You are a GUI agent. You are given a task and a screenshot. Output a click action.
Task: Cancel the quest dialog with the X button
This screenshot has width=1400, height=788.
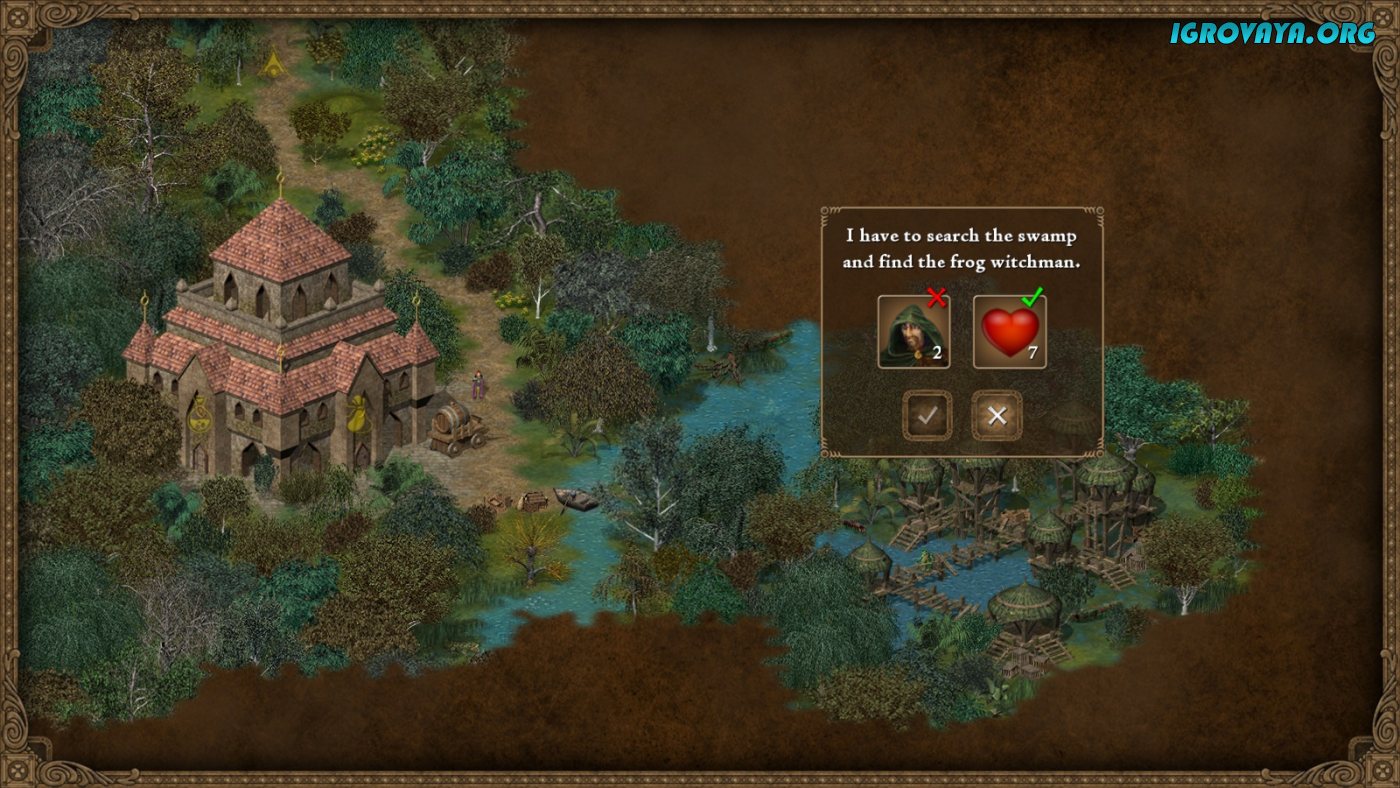click(996, 415)
